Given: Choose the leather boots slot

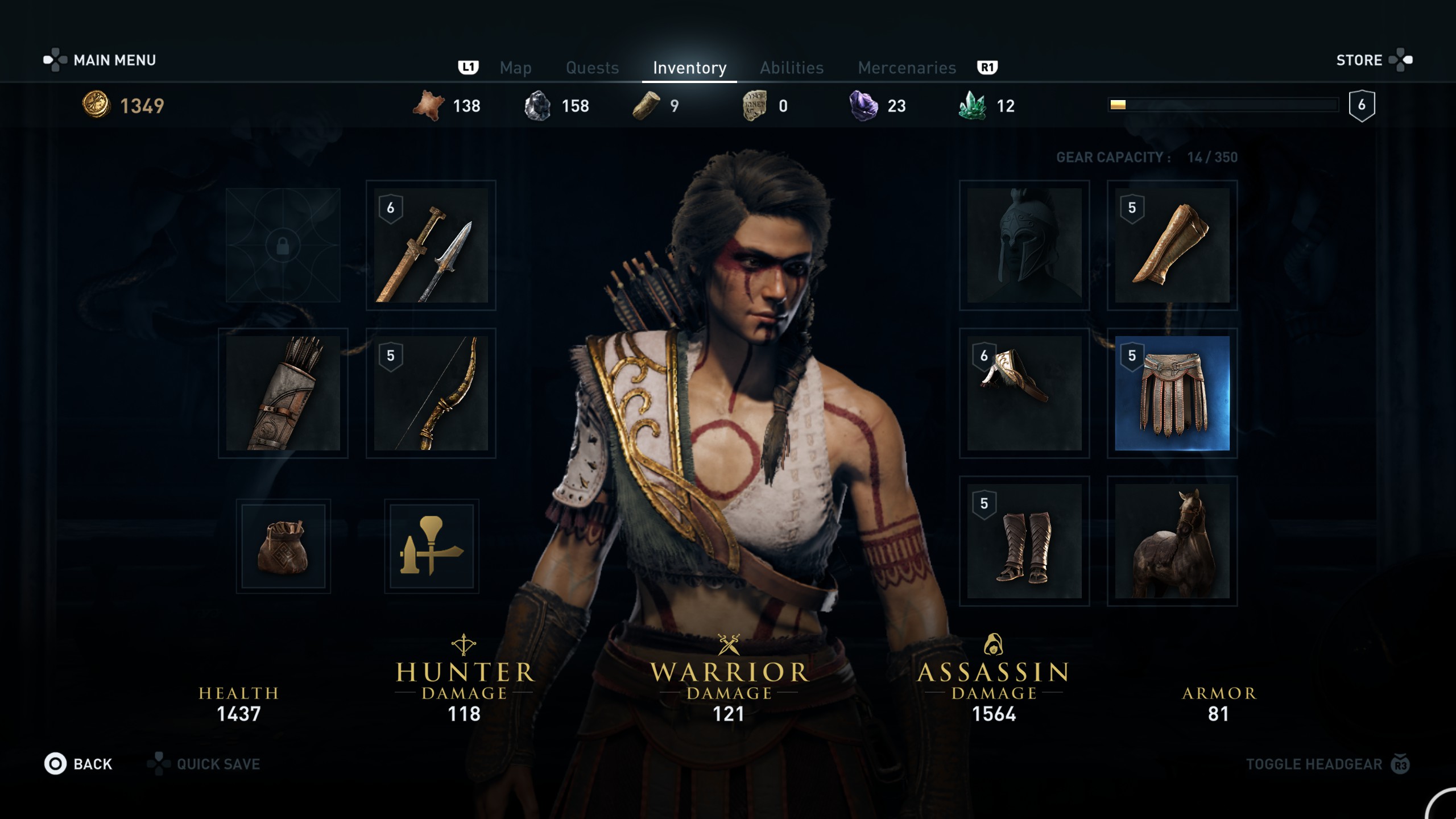Looking at the screenshot, I should (1024, 541).
